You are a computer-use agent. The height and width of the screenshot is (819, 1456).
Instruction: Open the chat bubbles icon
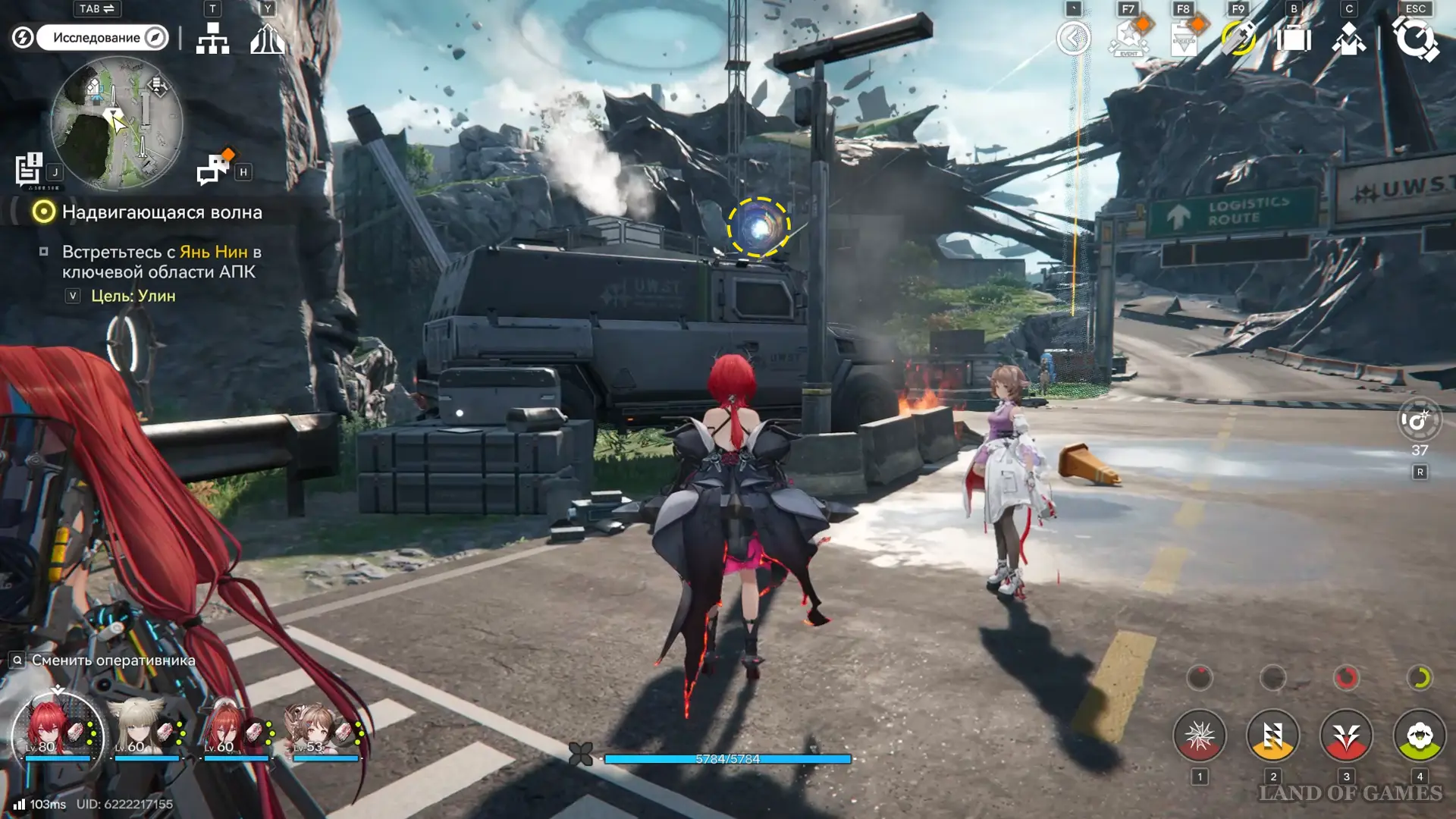[213, 169]
